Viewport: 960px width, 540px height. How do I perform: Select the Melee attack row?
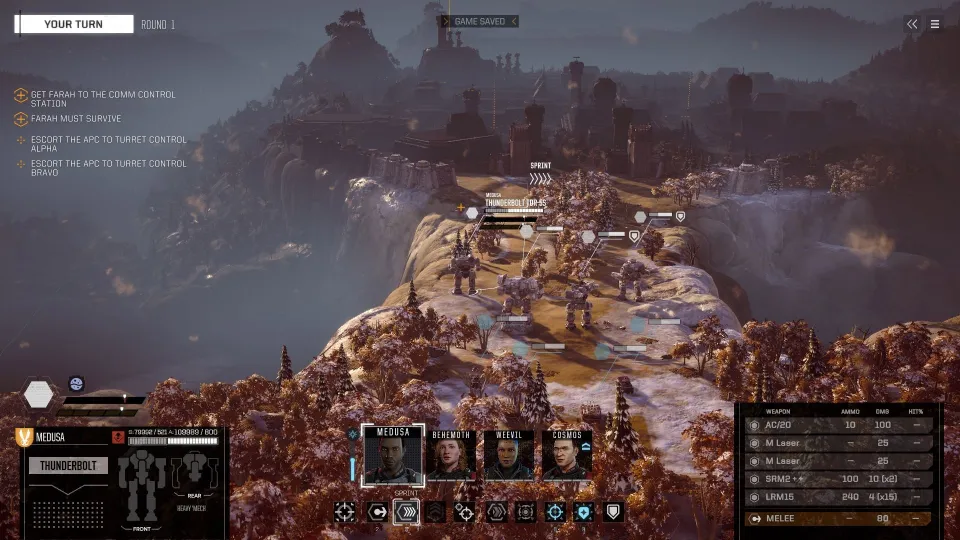tap(840, 519)
